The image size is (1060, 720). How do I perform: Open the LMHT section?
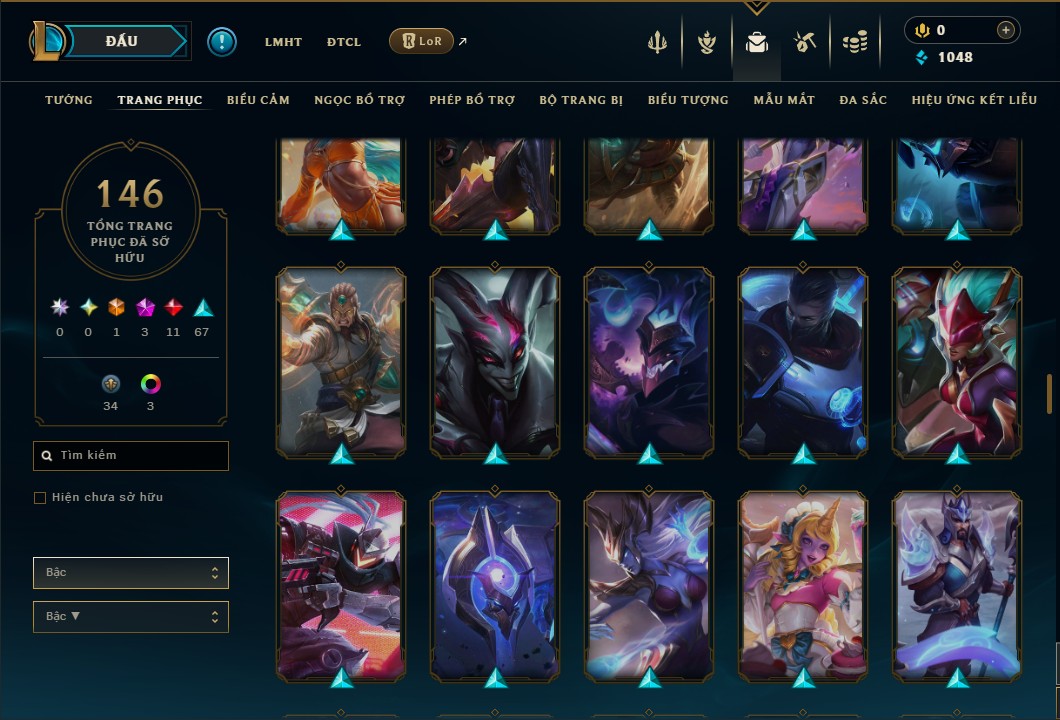pos(283,42)
